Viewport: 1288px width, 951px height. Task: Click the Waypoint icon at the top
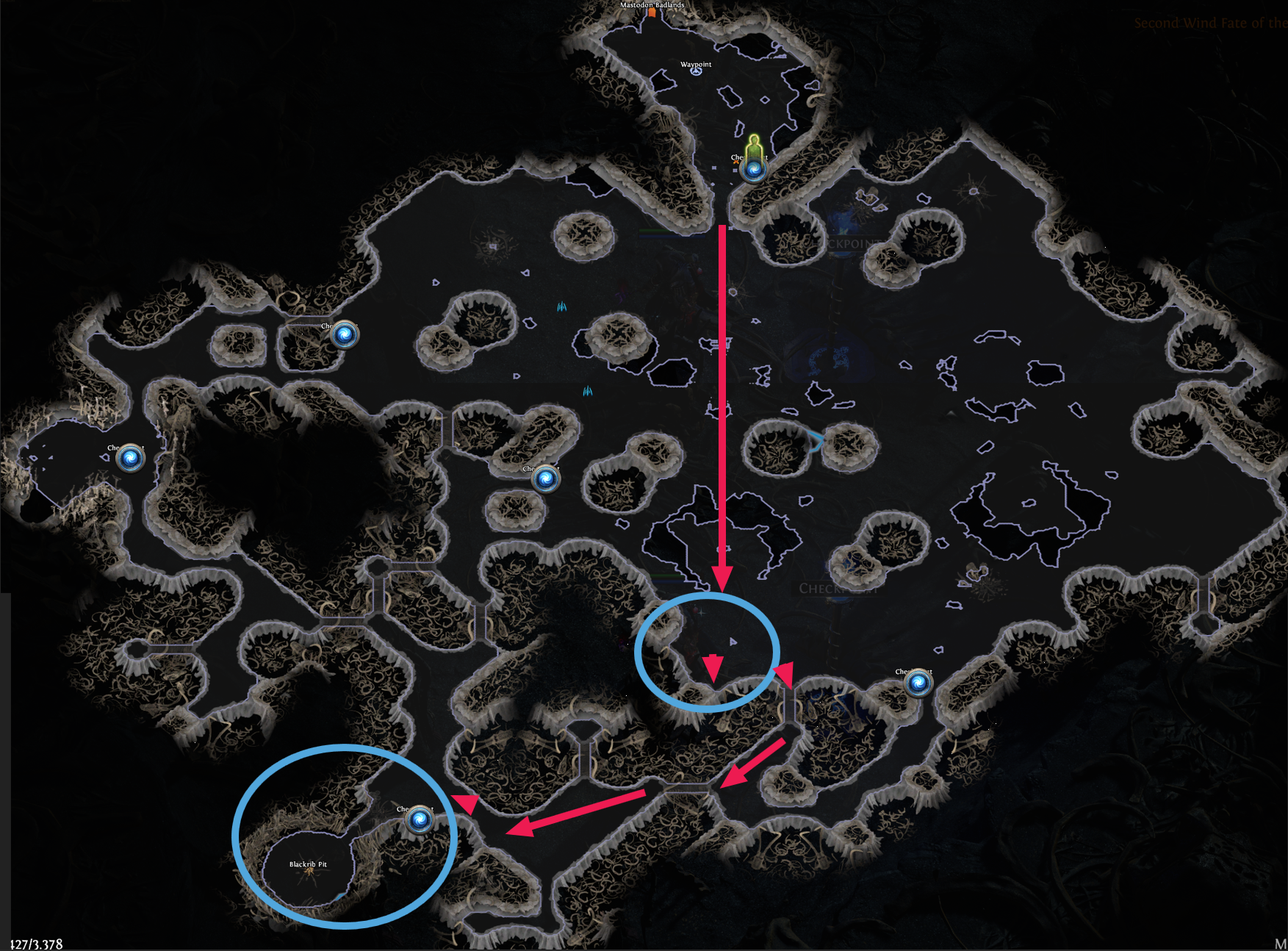click(696, 71)
